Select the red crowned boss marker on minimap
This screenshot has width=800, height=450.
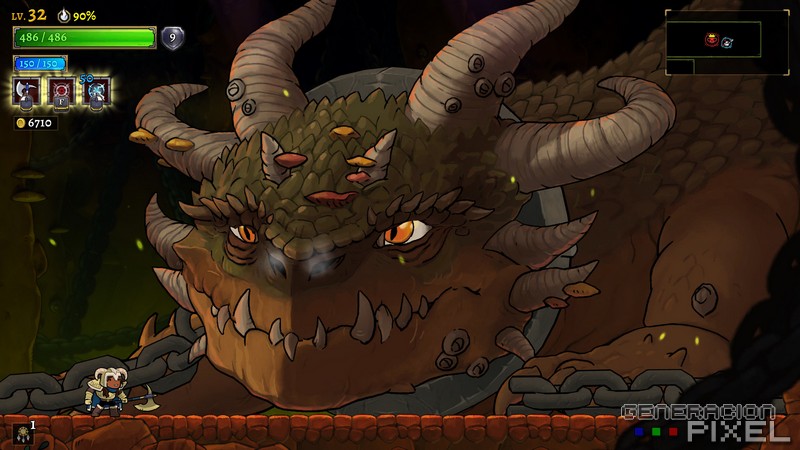711,40
